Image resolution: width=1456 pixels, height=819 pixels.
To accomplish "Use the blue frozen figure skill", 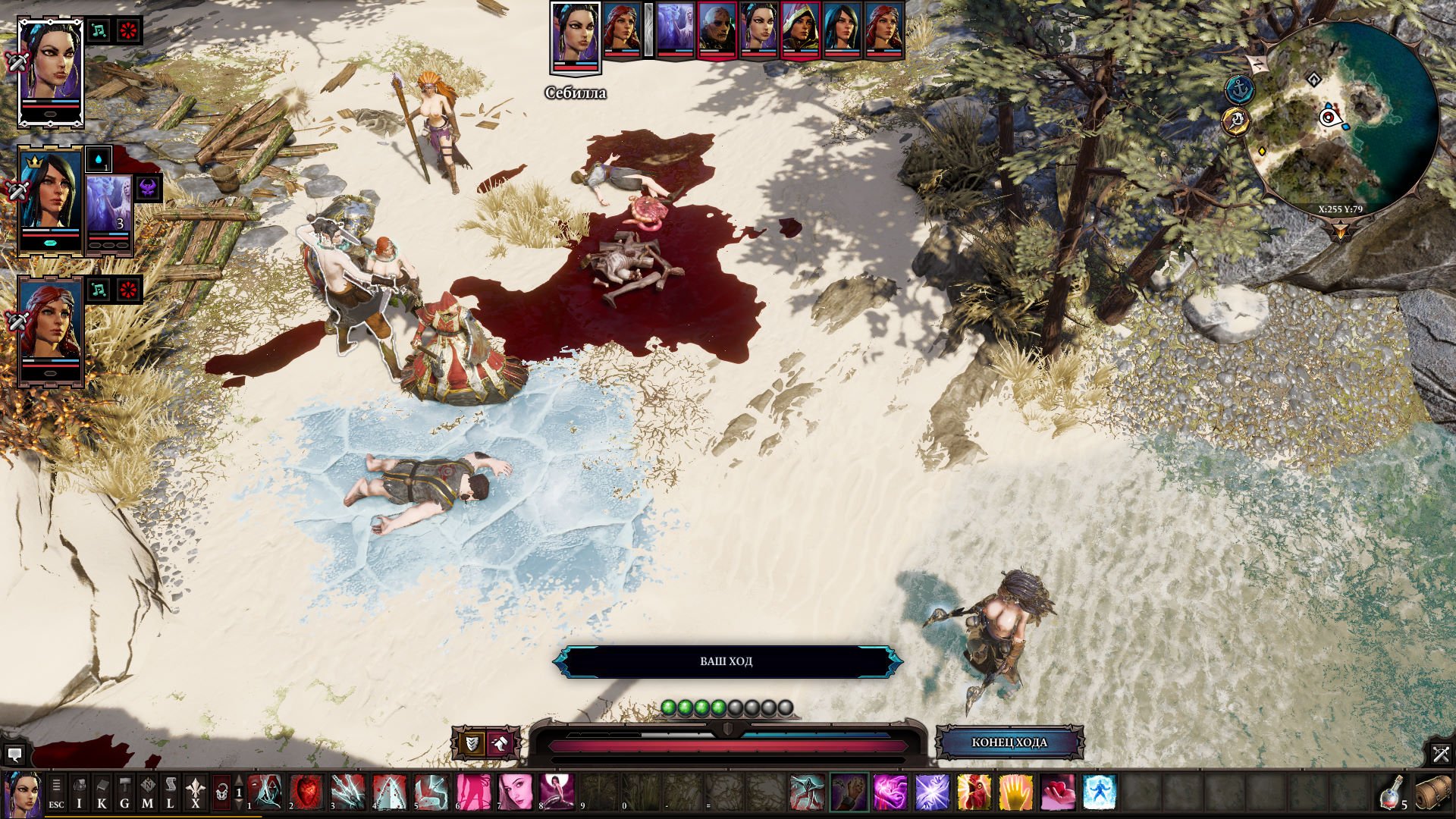I will [x=1099, y=792].
